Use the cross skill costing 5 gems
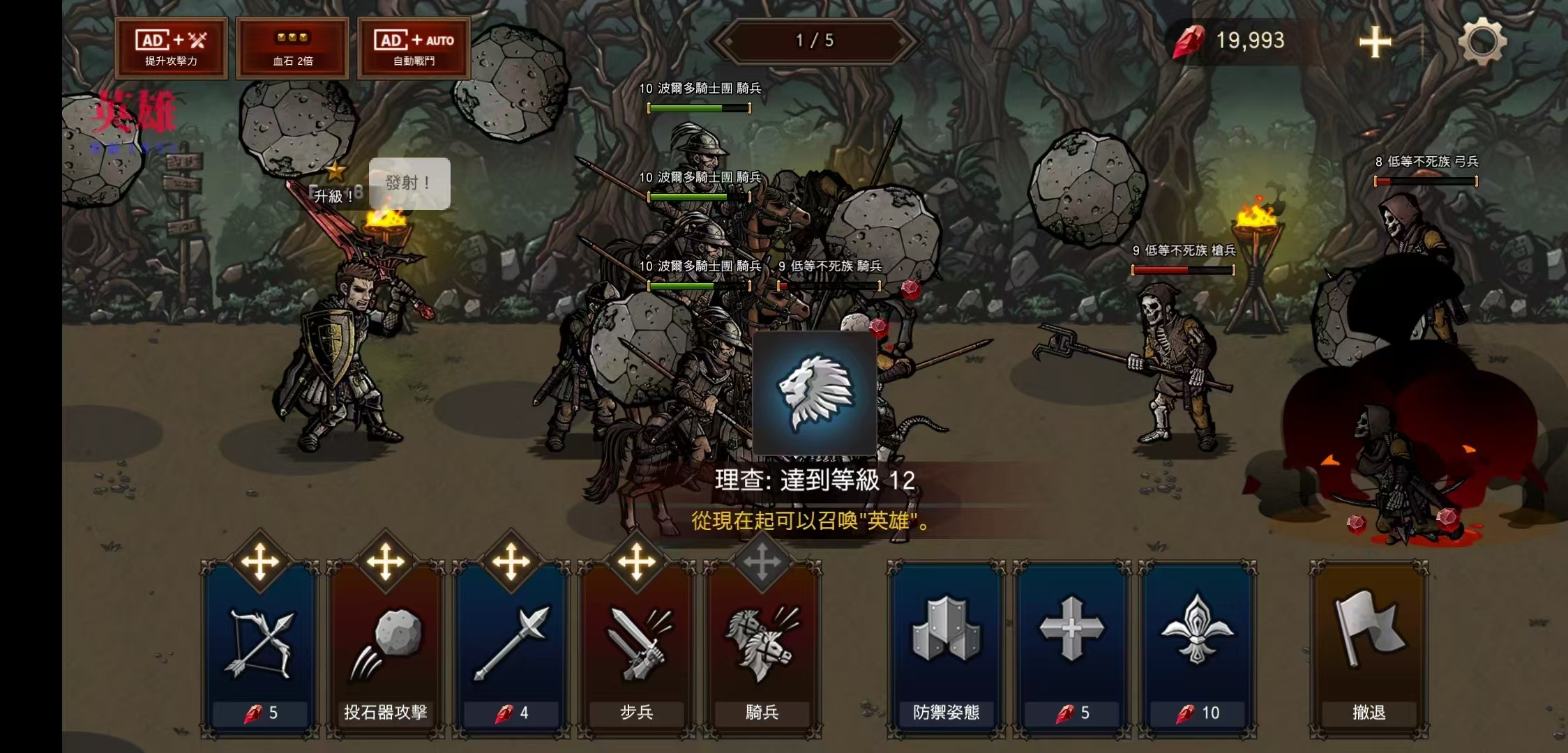 coord(1071,648)
